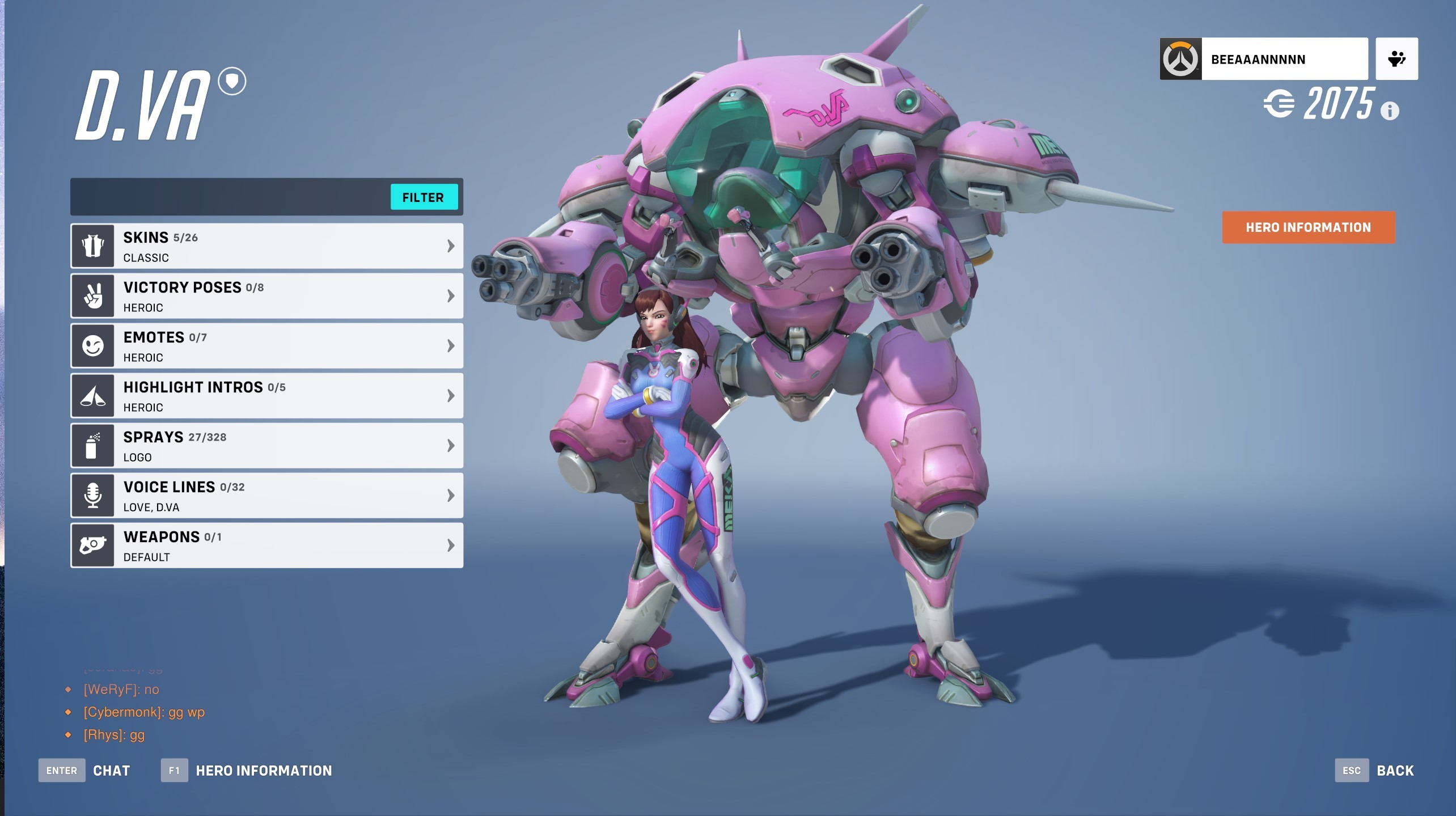
Task: Select the Weapons pistol icon
Action: [x=93, y=545]
